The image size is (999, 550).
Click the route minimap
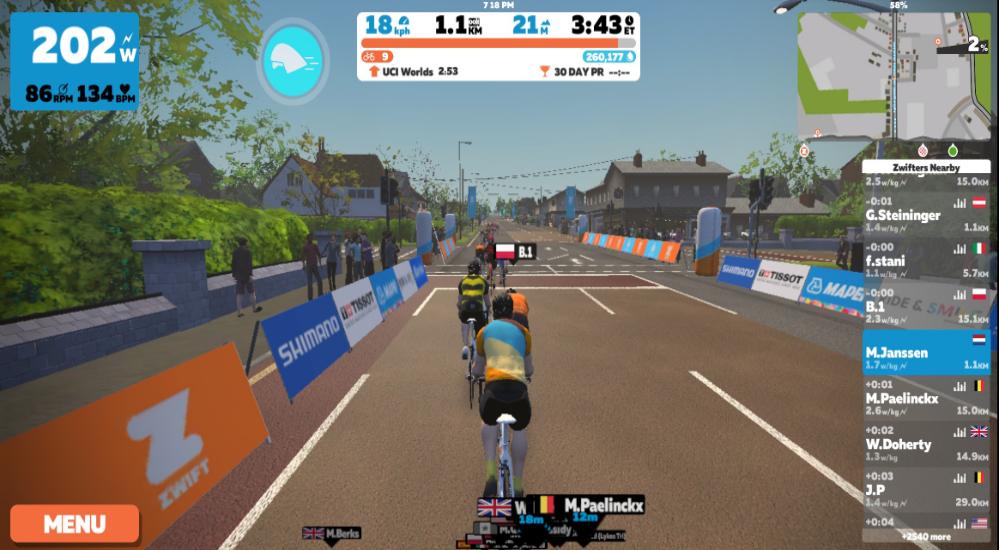pos(893,76)
